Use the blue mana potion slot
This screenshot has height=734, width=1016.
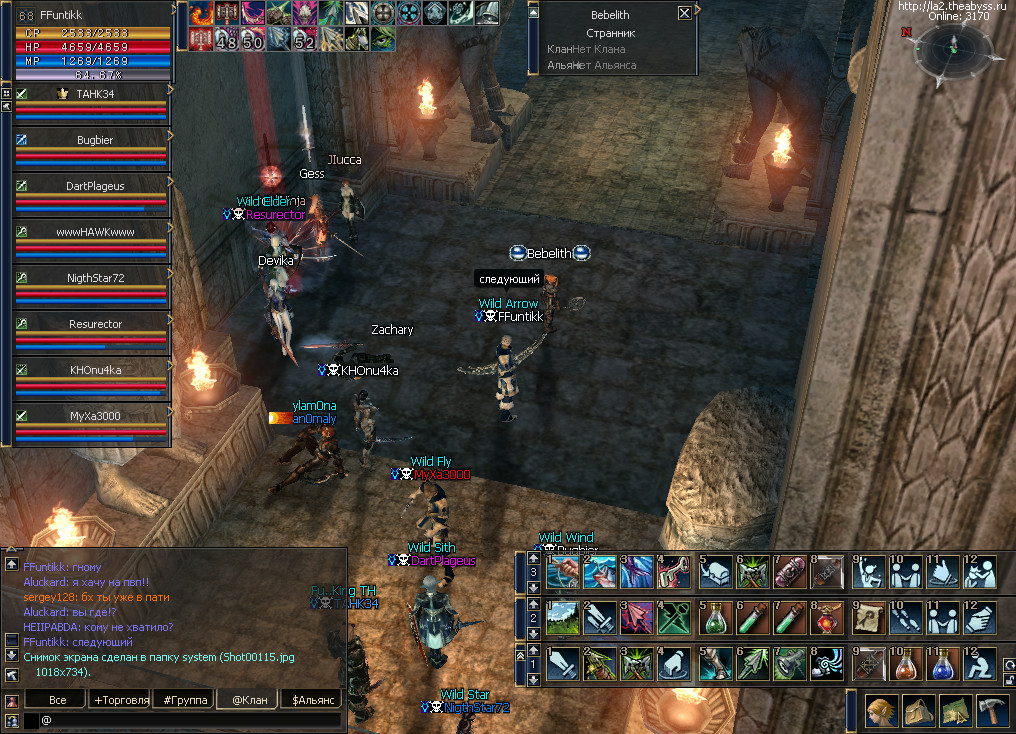click(943, 662)
